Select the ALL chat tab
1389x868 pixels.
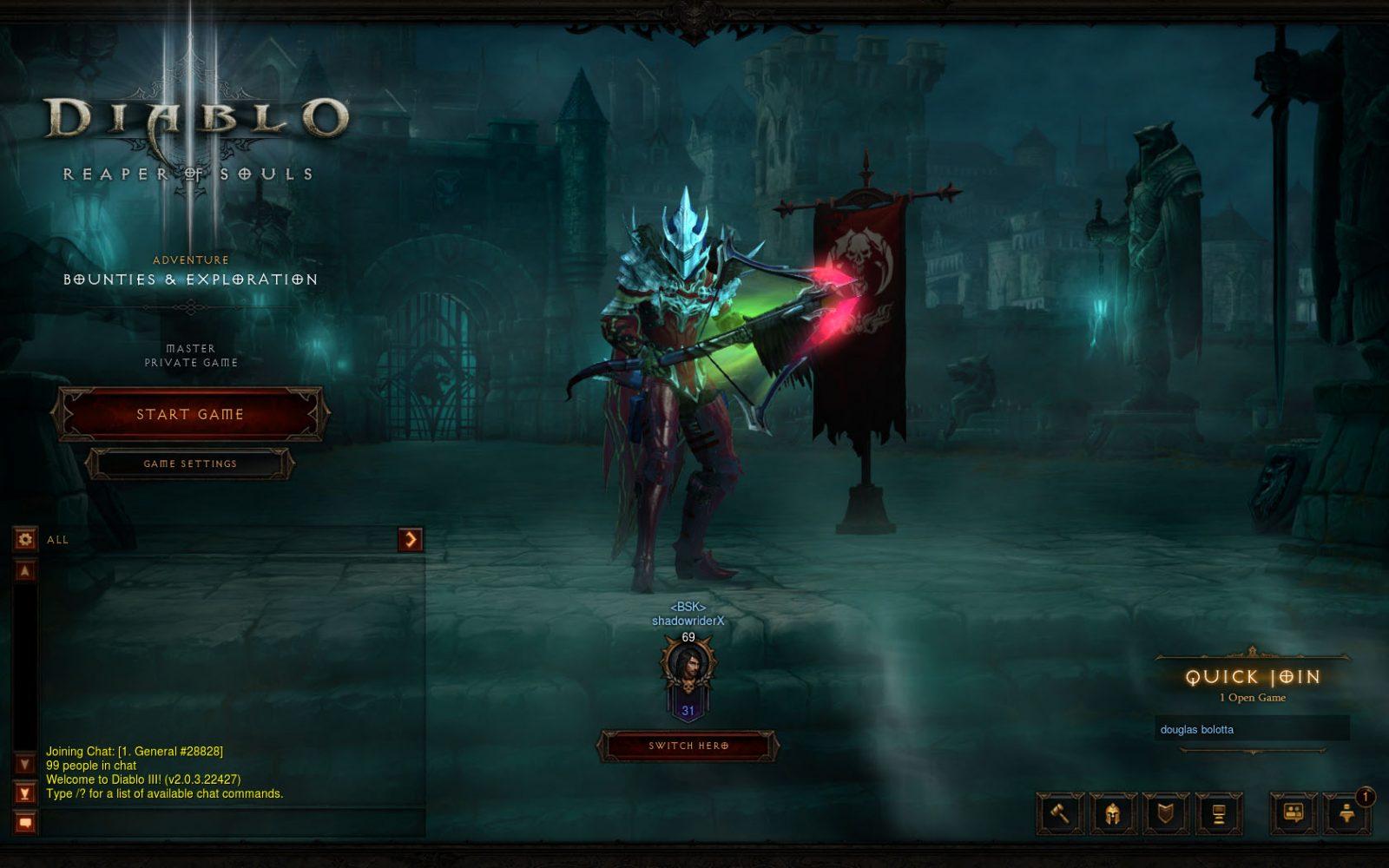coord(58,540)
